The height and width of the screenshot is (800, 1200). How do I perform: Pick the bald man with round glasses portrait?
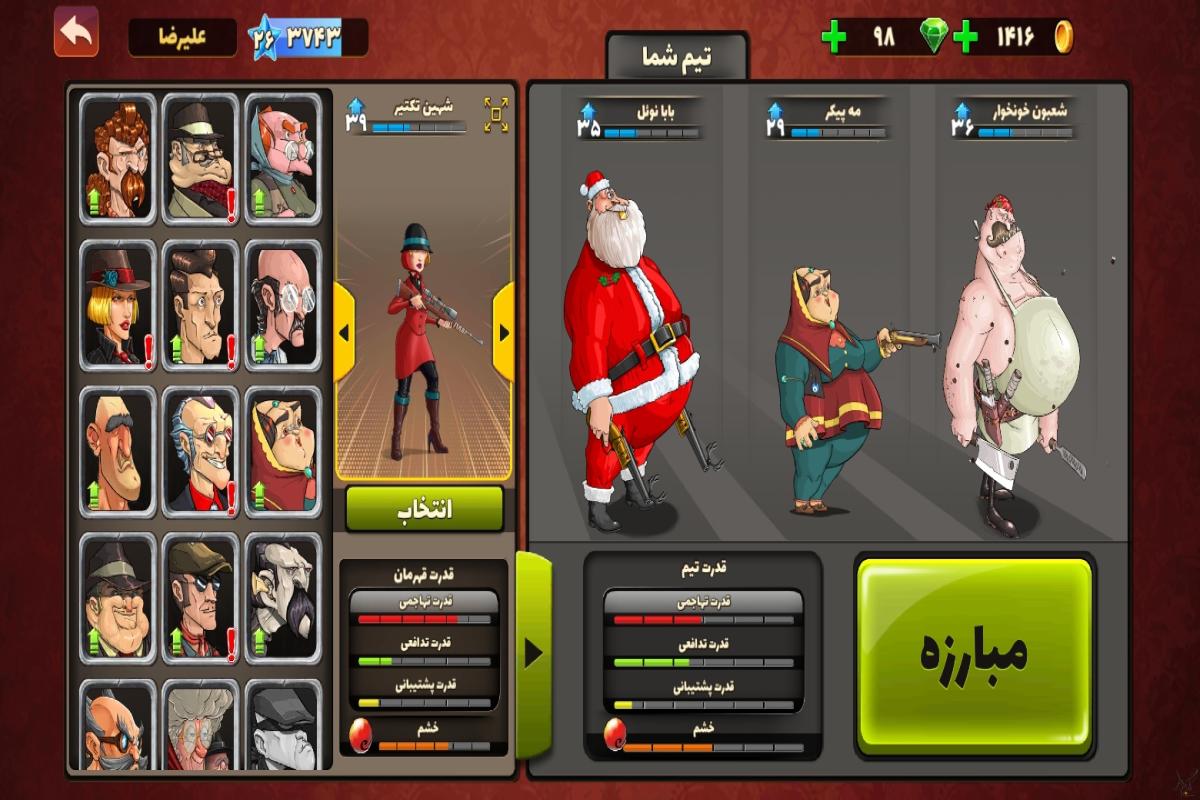283,306
